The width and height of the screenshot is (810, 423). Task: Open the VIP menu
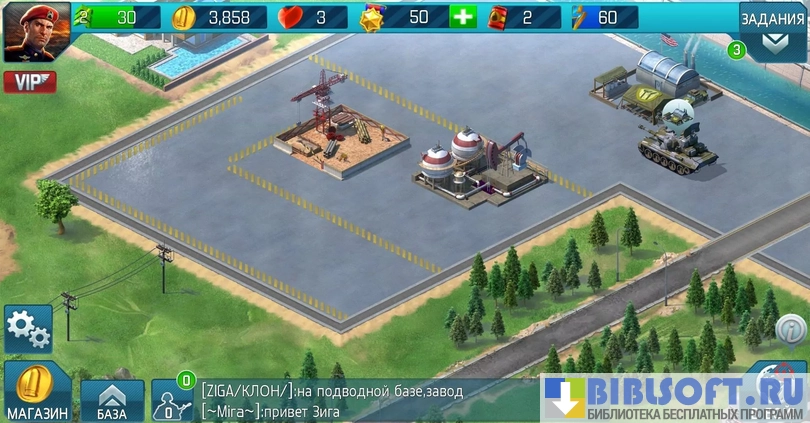(29, 81)
